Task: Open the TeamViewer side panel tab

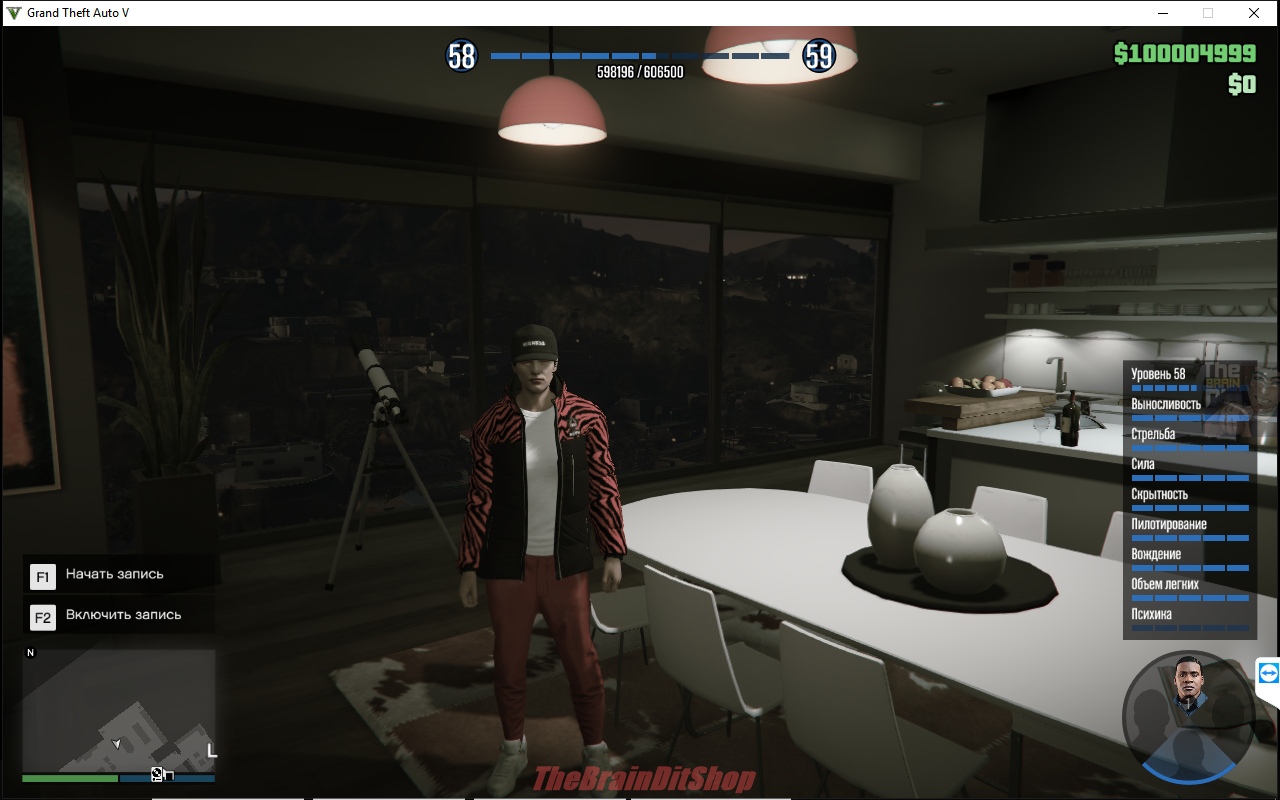Action: [x=1268, y=673]
